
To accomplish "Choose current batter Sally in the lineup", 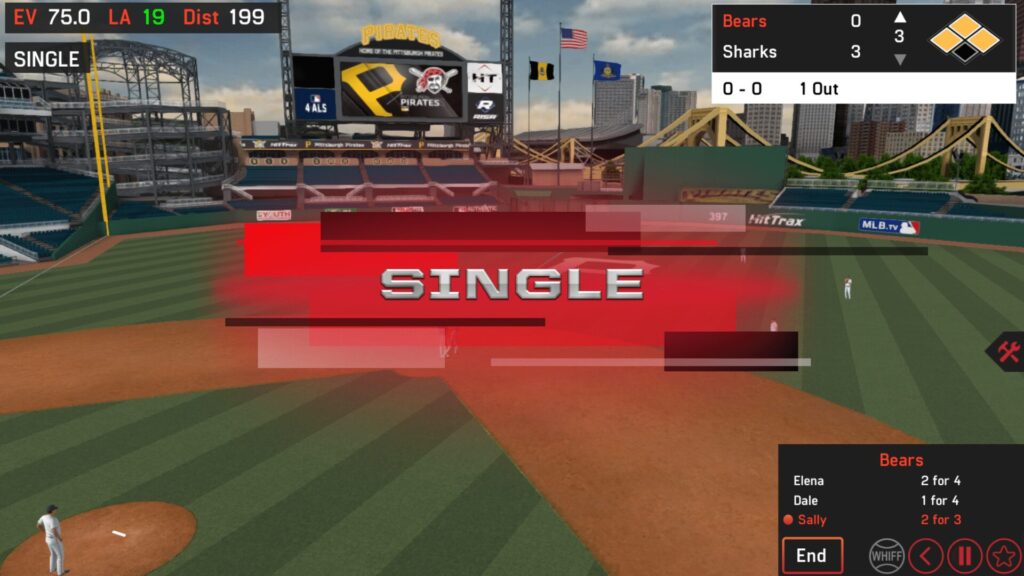I will click(x=811, y=519).
